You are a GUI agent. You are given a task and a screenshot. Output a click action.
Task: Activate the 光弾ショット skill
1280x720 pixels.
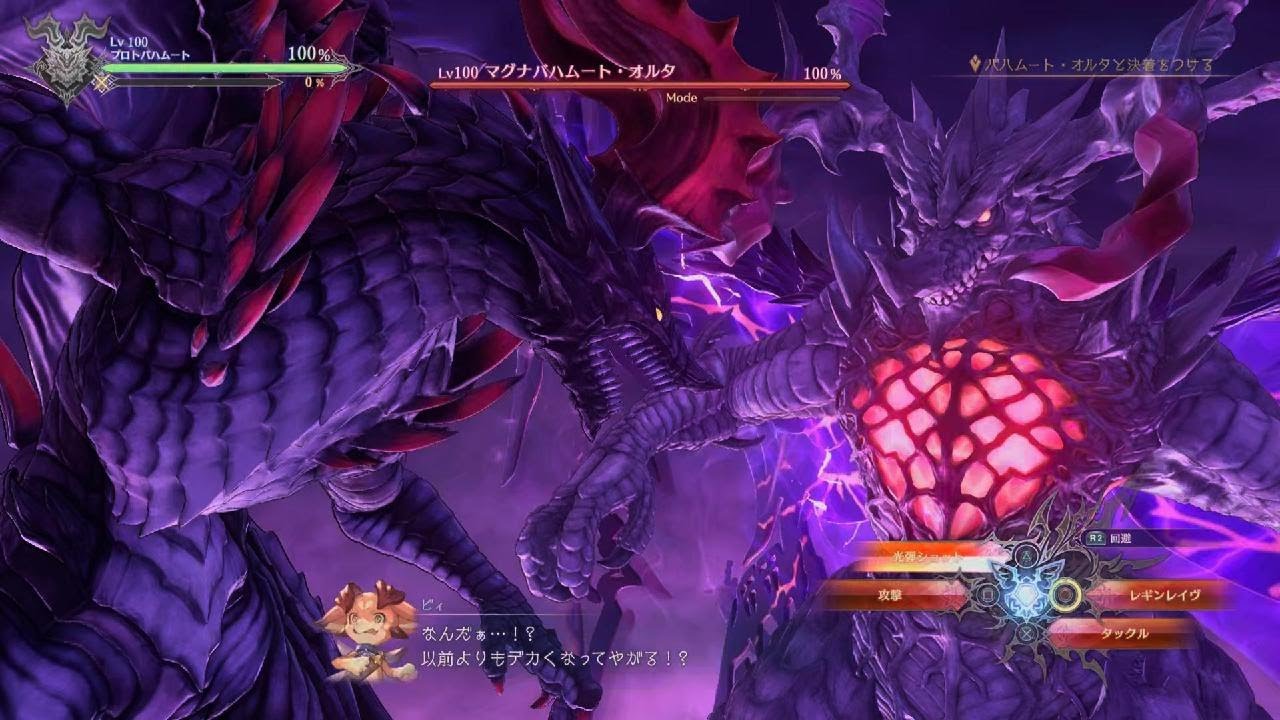coord(920,553)
